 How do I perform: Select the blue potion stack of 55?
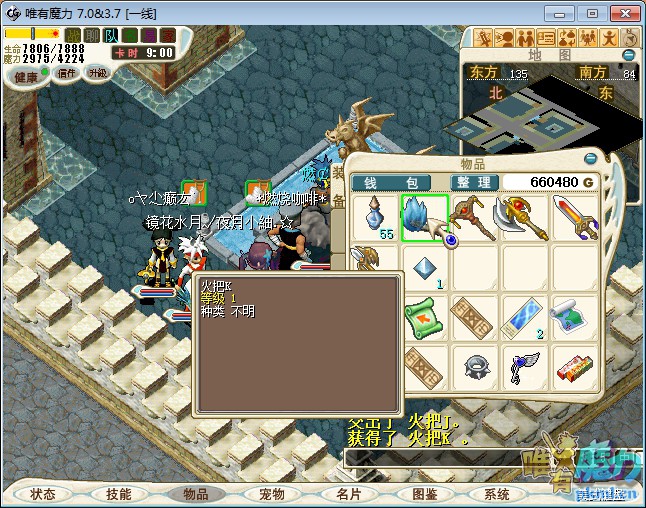coord(376,217)
